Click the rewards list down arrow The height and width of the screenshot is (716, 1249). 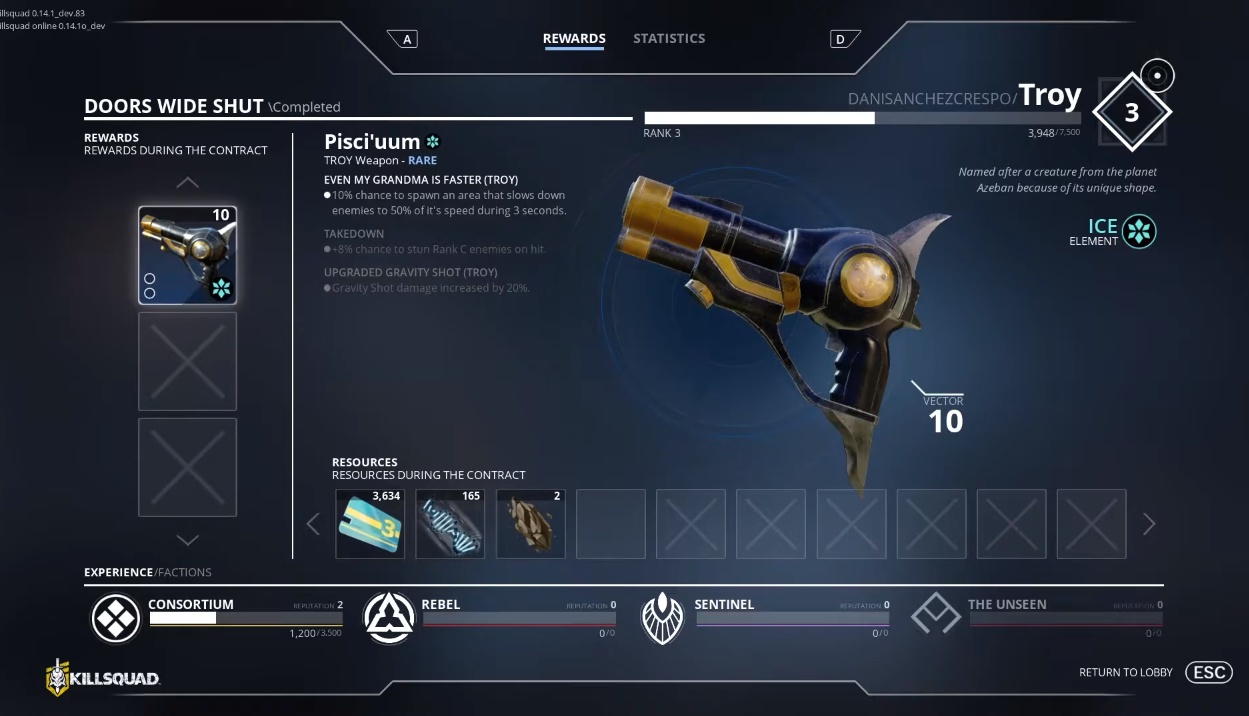pyautogui.click(x=187, y=540)
